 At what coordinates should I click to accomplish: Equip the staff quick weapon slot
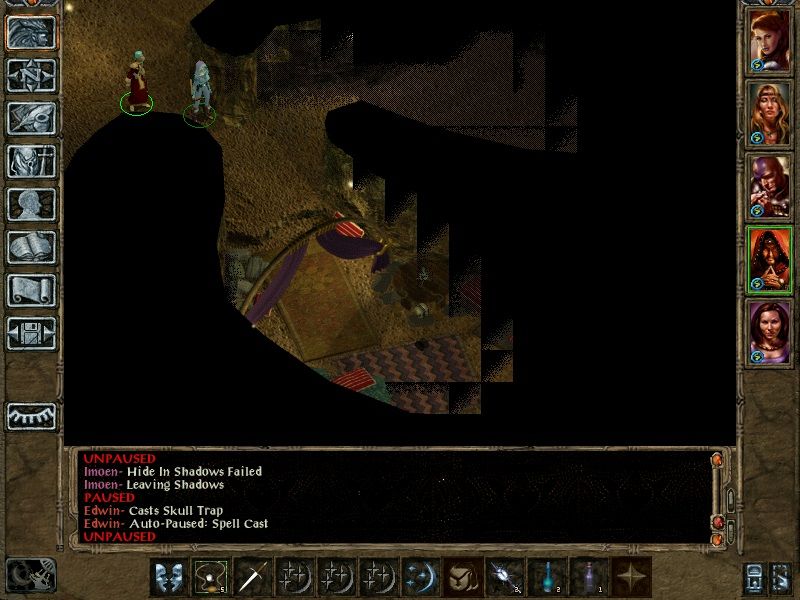[254, 576]
